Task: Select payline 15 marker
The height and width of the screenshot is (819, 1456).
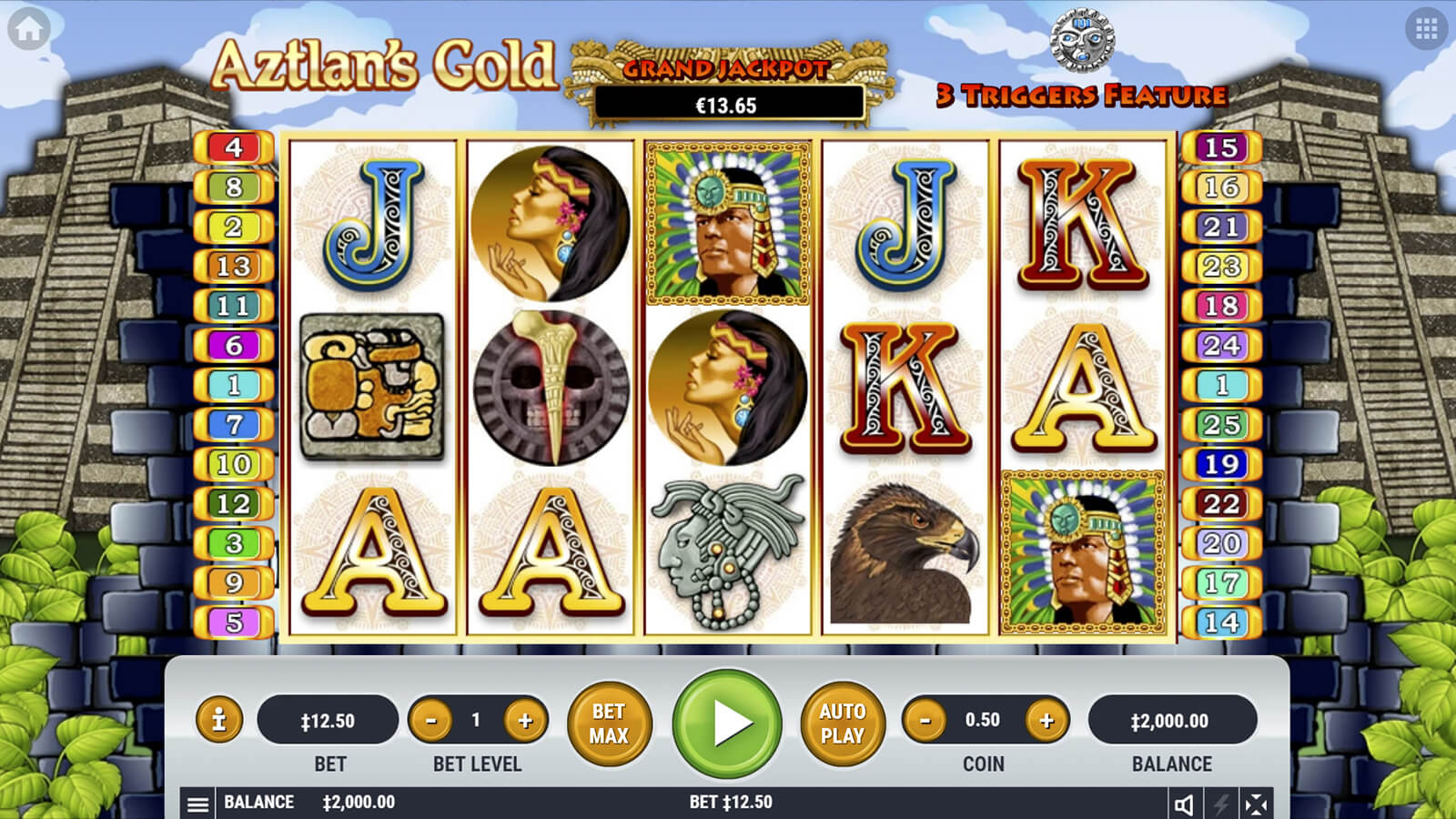Action: tap(1221, 147)
